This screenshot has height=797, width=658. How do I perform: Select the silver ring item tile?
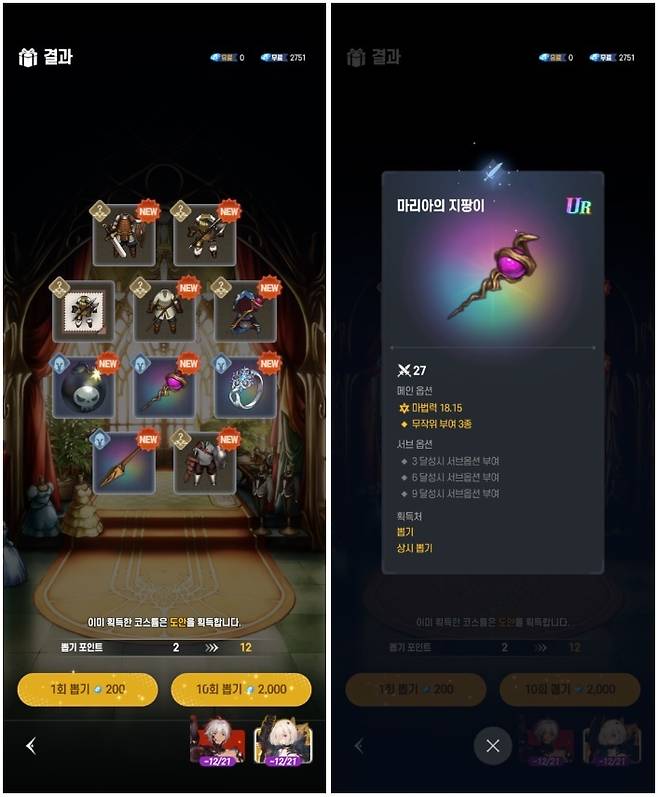(245, 387)
